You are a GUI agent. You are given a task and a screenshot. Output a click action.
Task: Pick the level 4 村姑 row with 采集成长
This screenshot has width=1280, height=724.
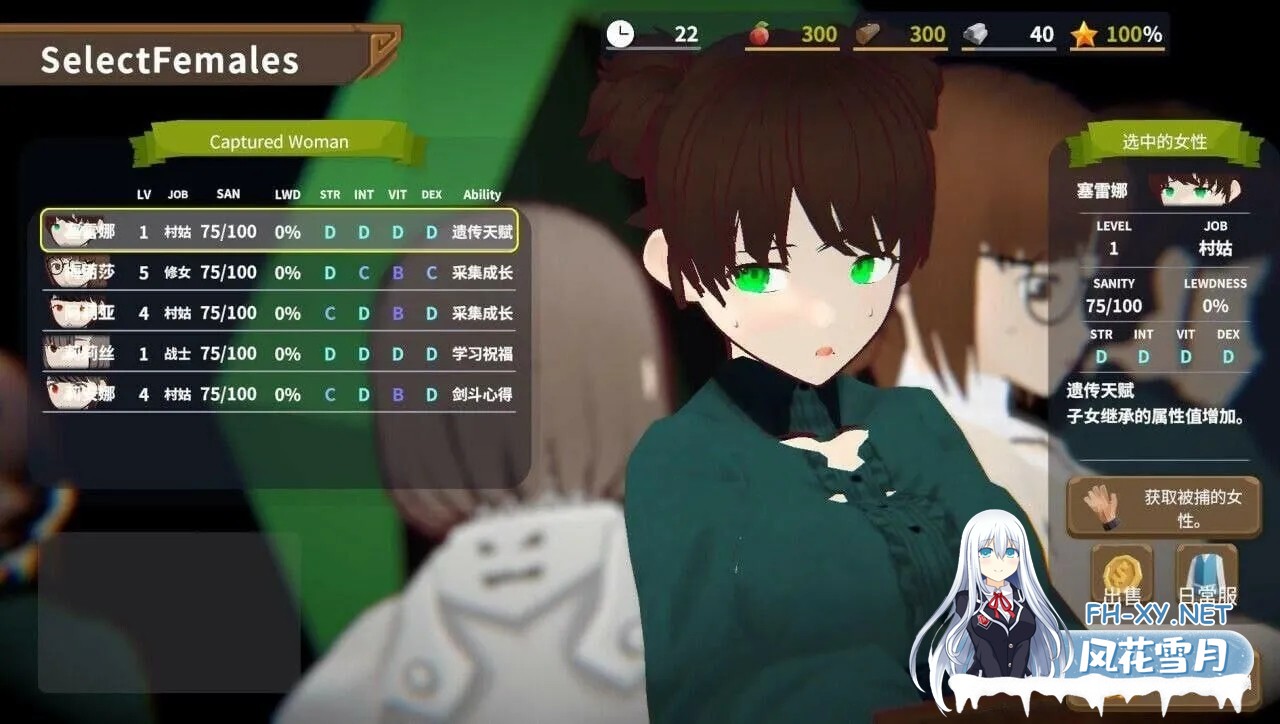click(x=280, y=313)
